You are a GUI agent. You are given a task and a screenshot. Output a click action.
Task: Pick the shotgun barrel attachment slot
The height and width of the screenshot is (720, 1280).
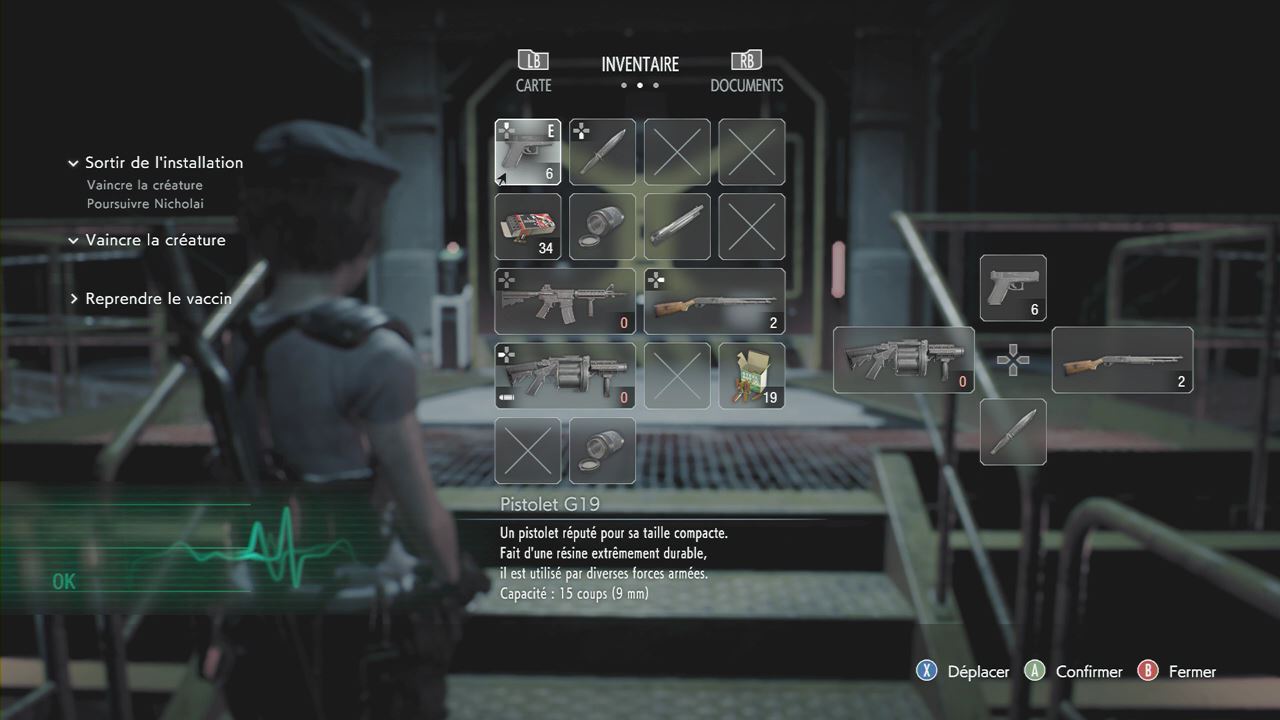(x=677, y=227)
